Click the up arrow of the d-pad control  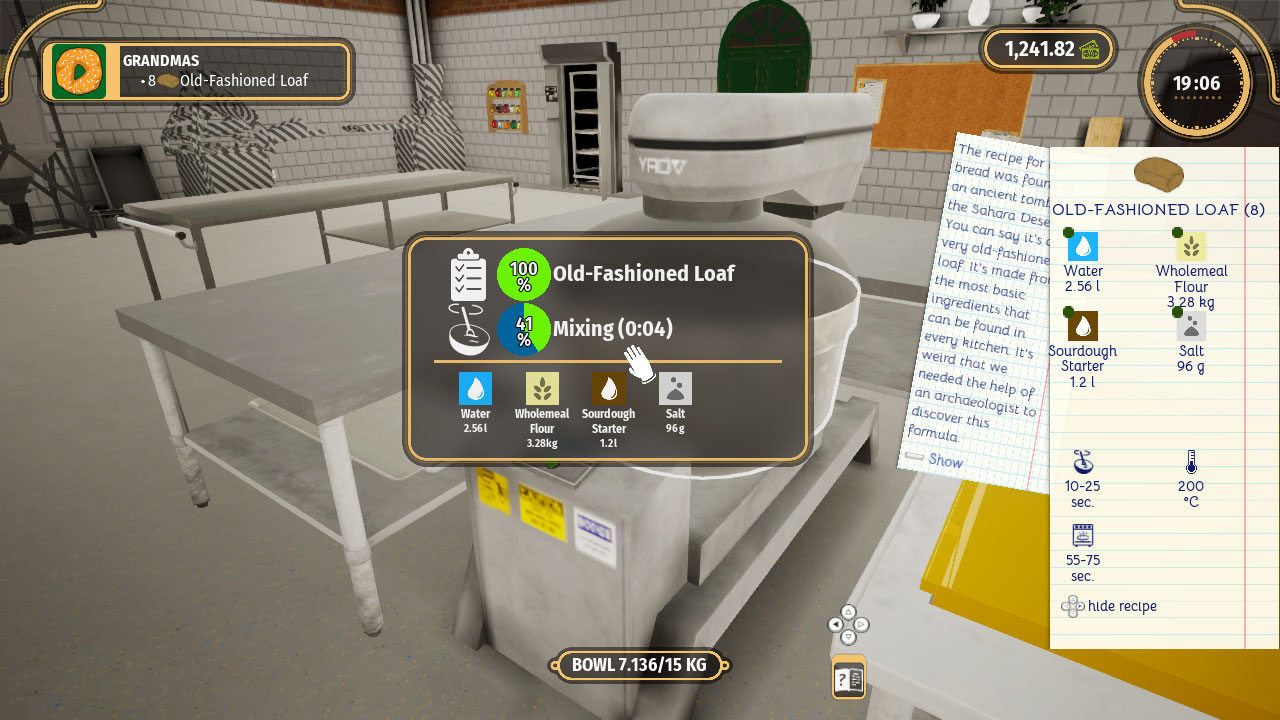point(847,613)
